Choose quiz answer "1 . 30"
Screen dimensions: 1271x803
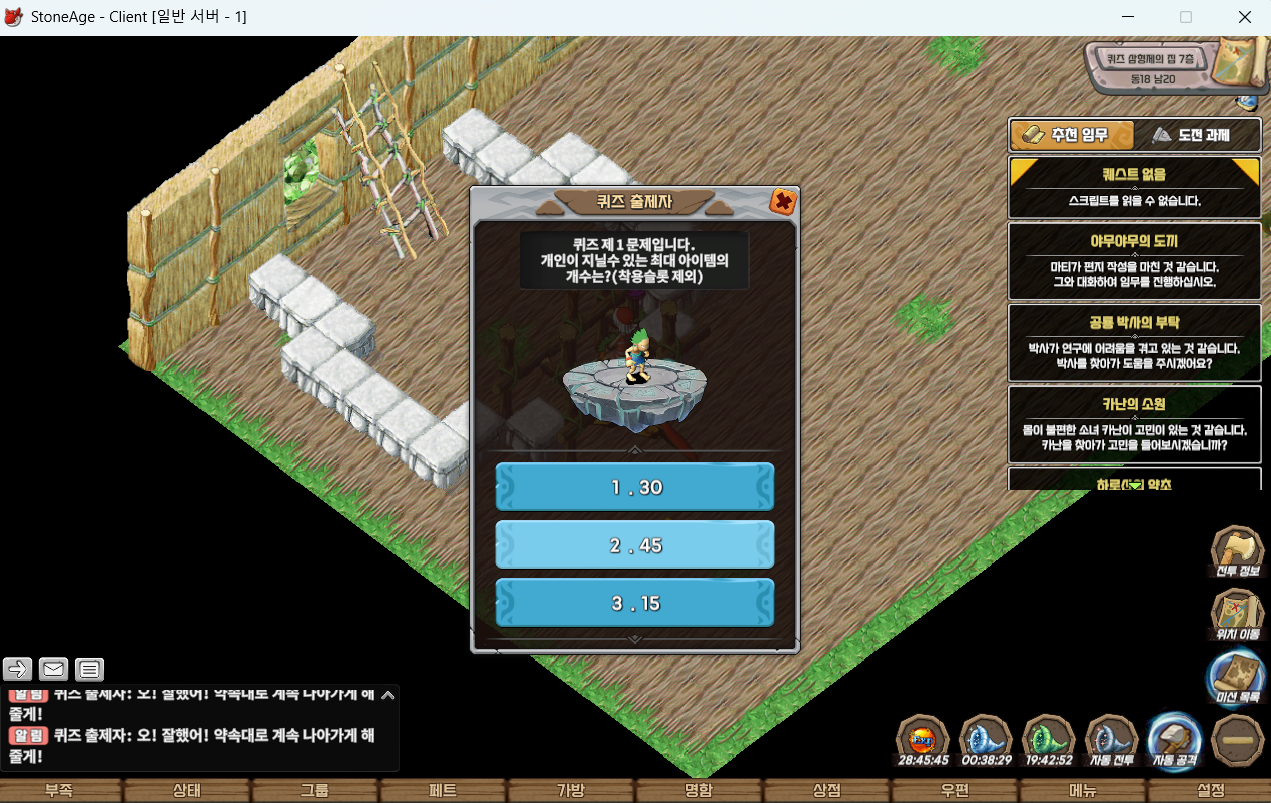635,487
